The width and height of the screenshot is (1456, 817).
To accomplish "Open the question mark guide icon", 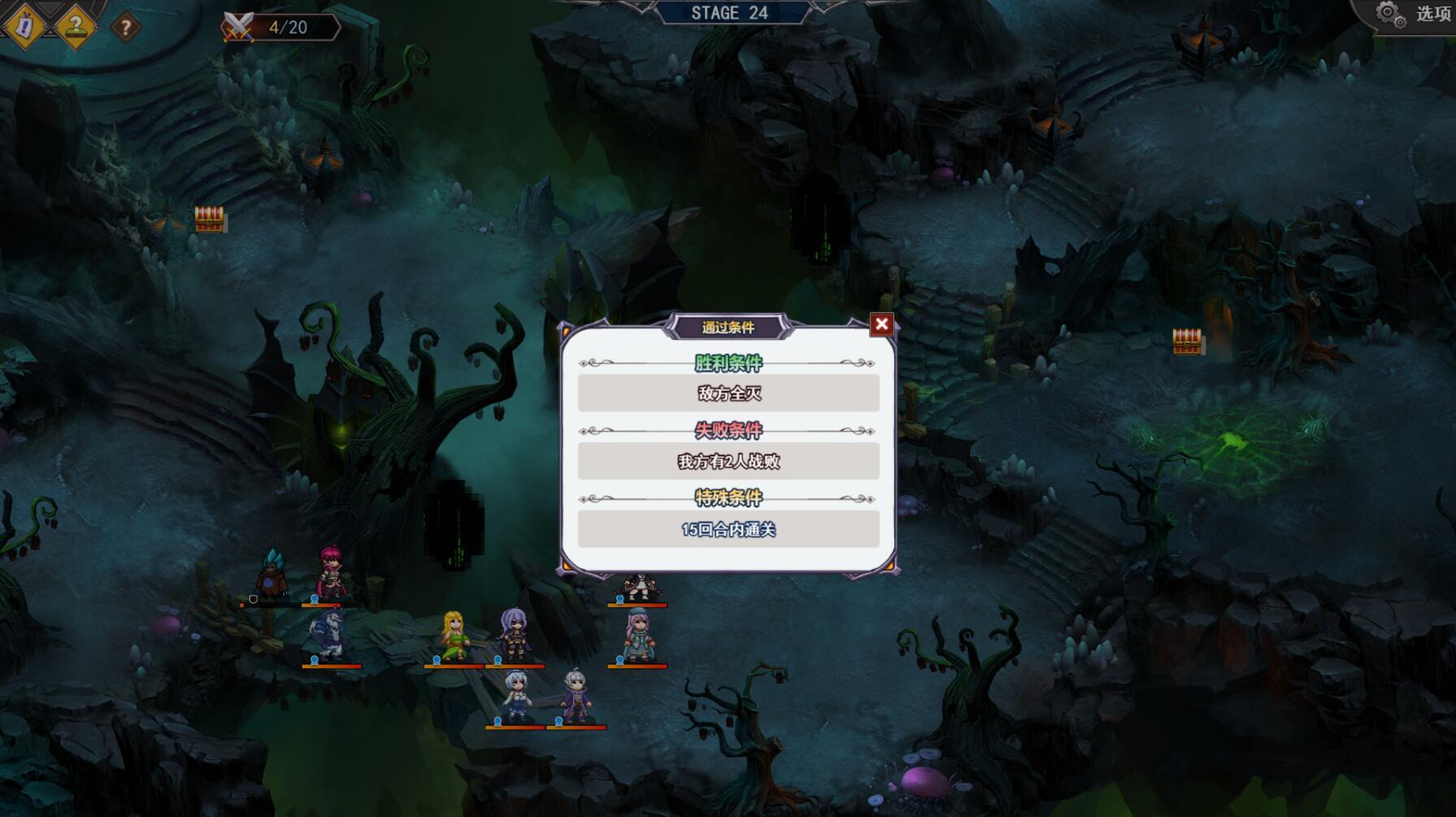I will 75,25.
